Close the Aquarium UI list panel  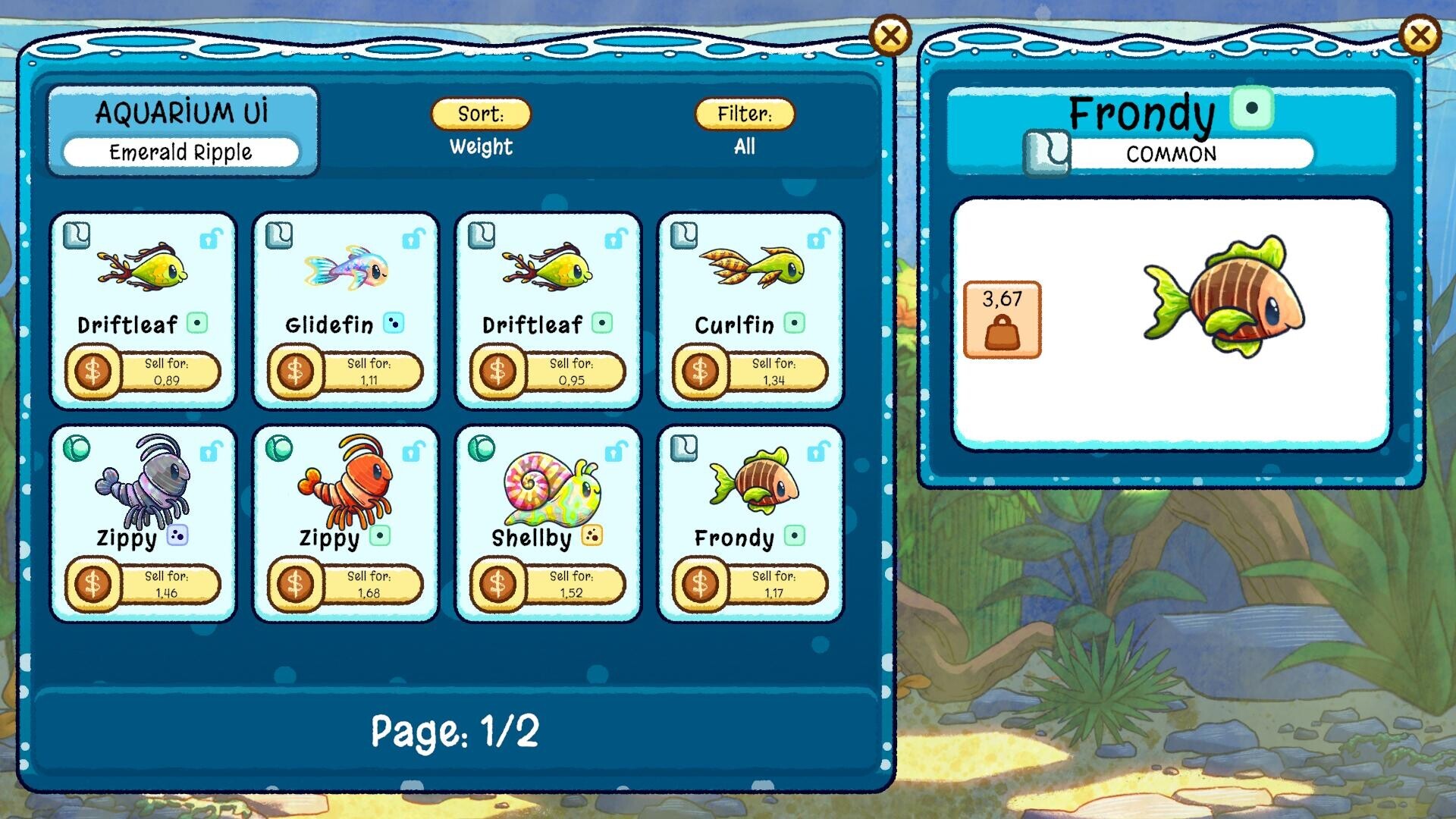890,36
